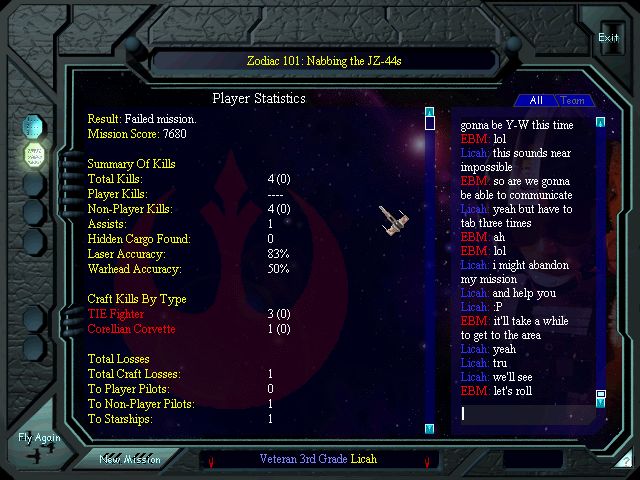Switch chat to the All tab
Screen dimensions: 640x480
[536, 100]
